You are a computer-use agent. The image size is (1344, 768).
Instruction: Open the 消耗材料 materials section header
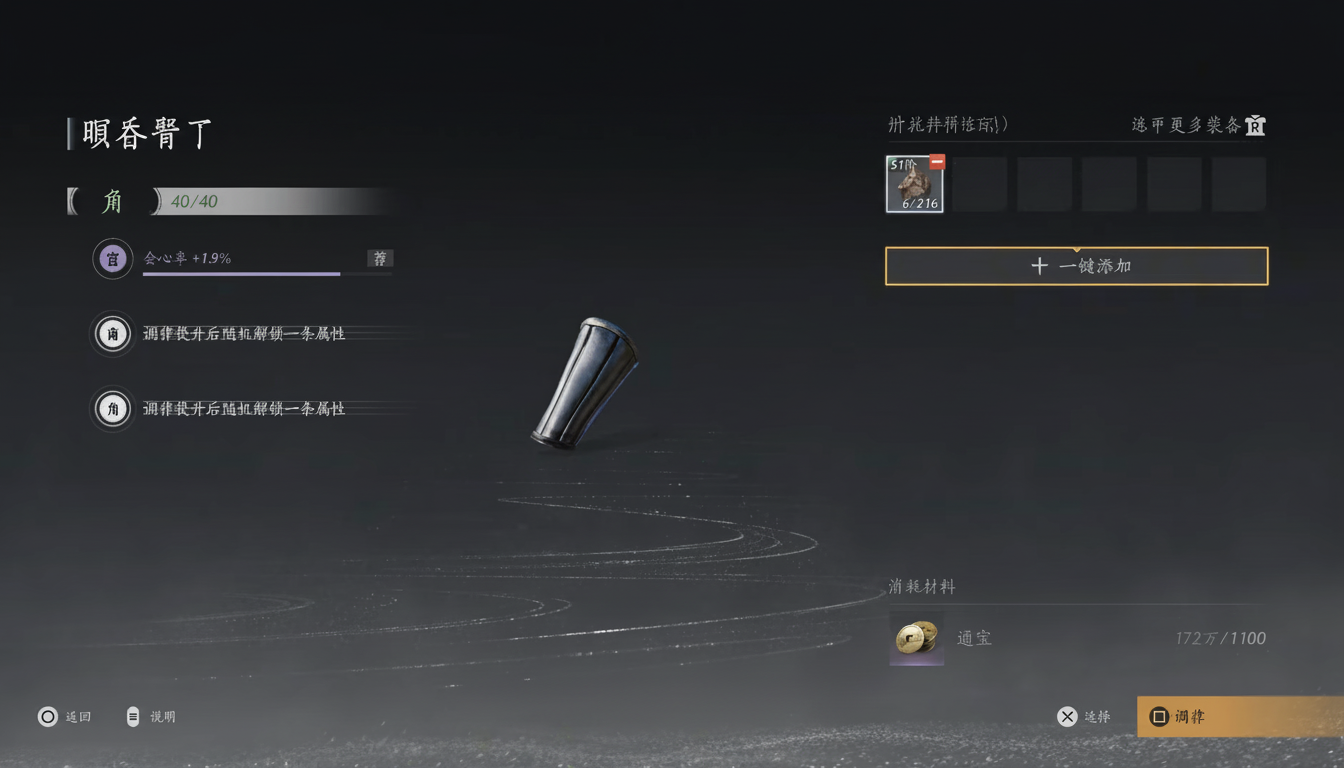tap(921, 587)
